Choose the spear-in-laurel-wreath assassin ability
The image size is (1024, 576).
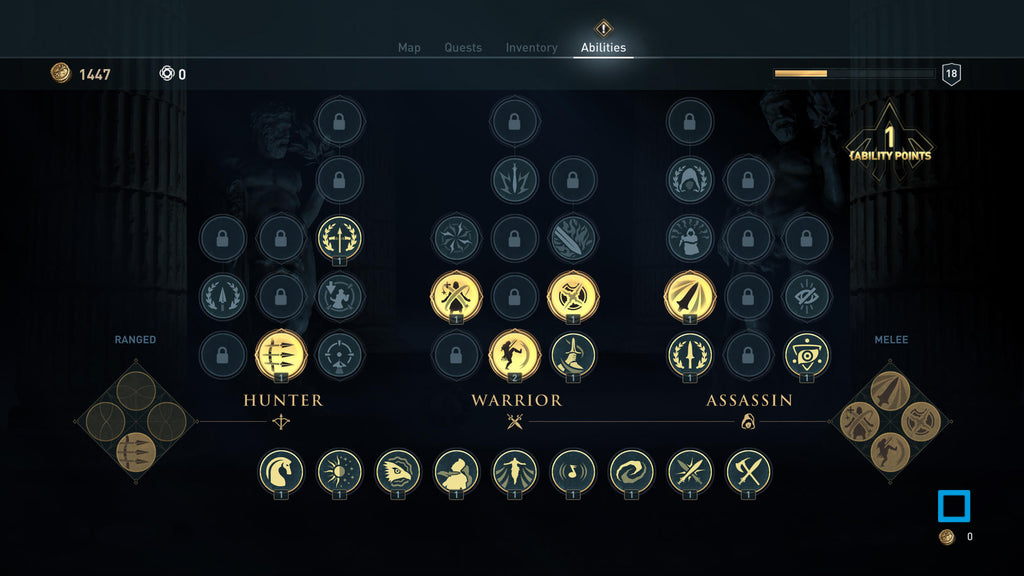(690, 354)
